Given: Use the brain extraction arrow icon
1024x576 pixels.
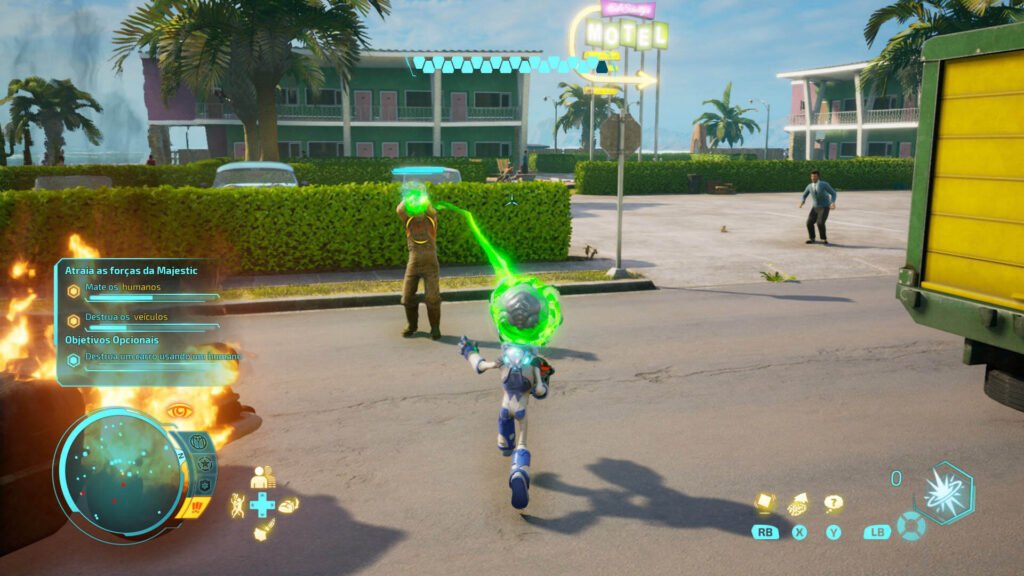Looking at the screenshot, I should coord(799,504).
